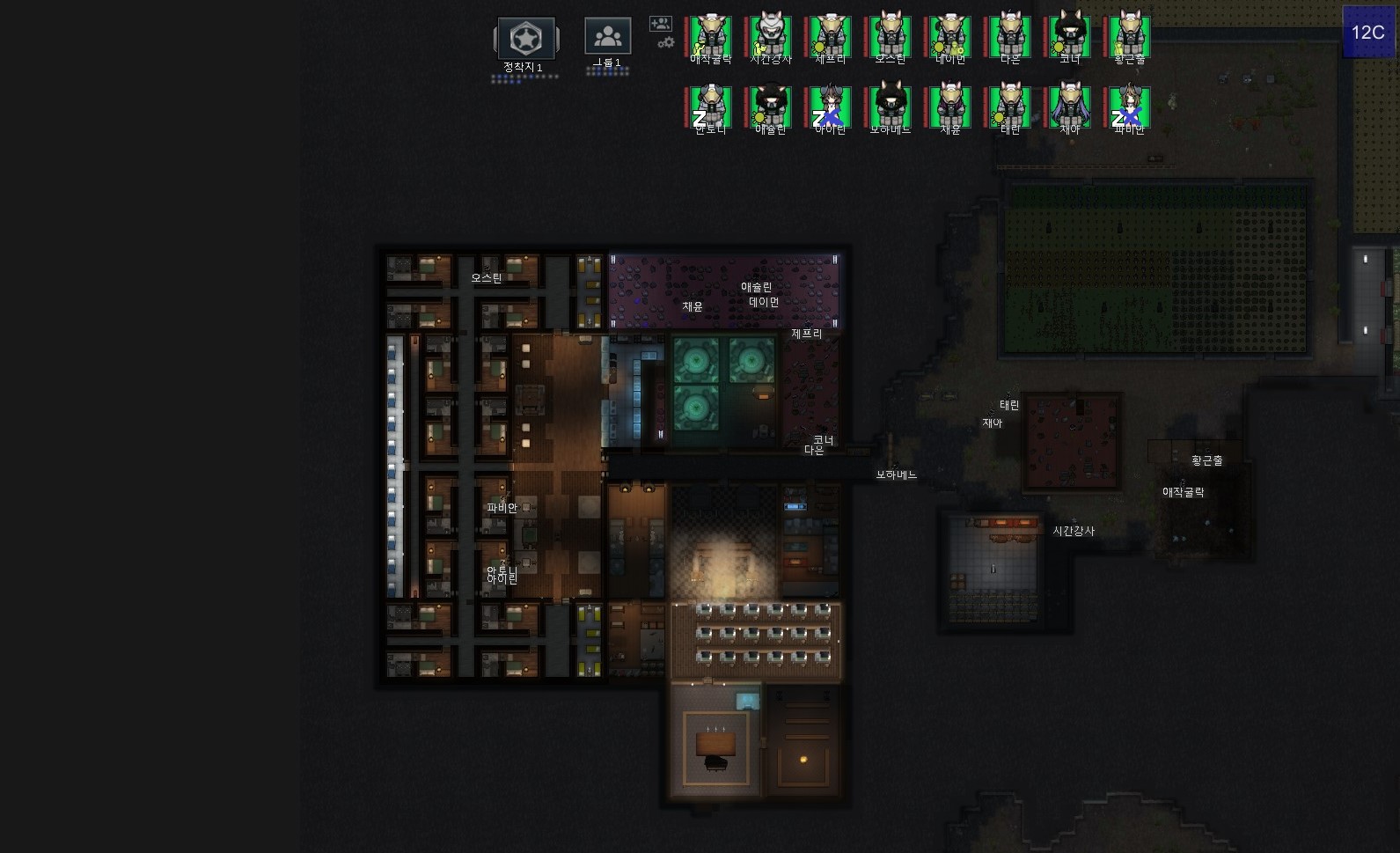Viewport: 1400px width, 853px height.
Task: Select colonist 채윤 portrait
Action: coord(950,107)
